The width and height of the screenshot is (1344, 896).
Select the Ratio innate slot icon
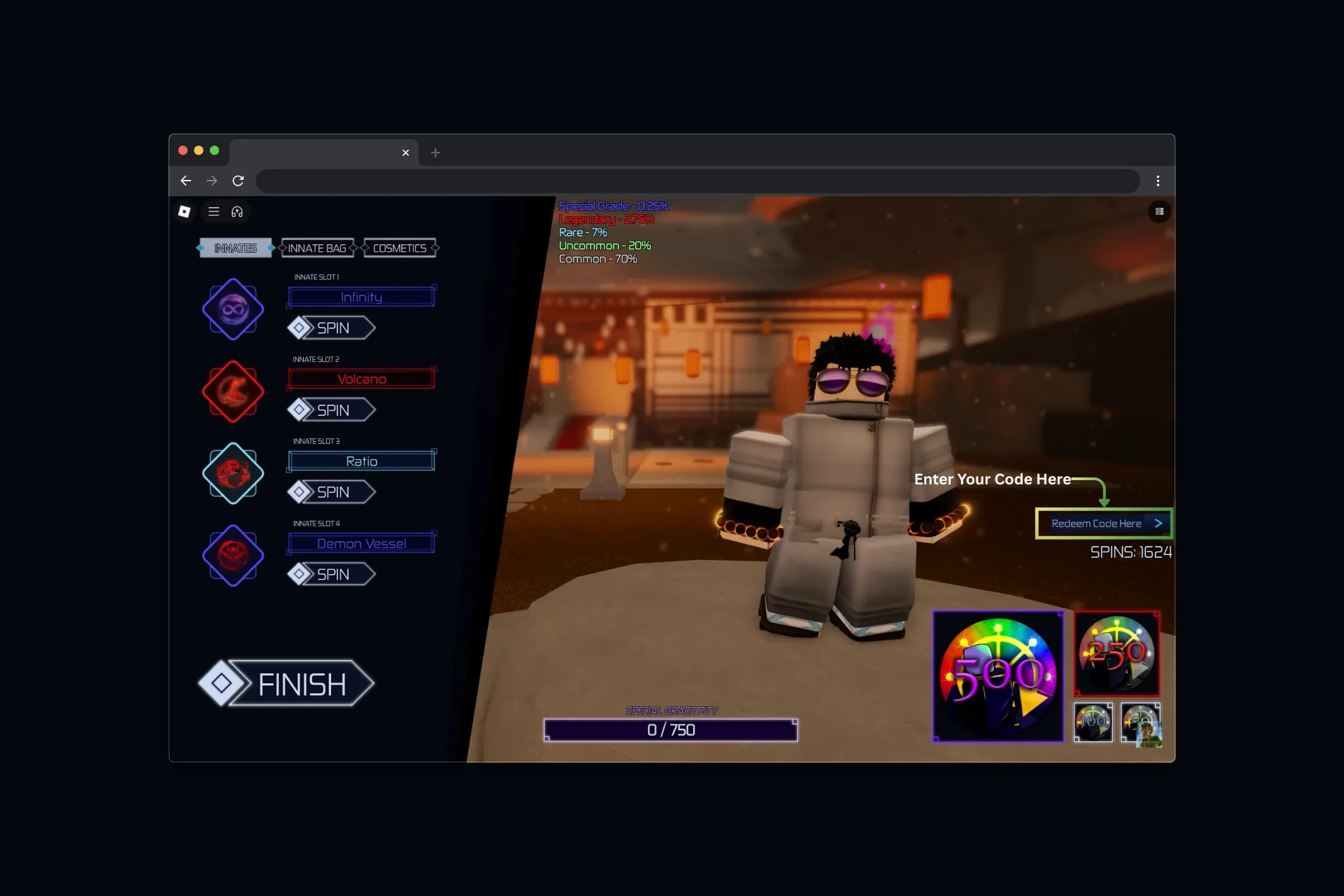(233, 473)
